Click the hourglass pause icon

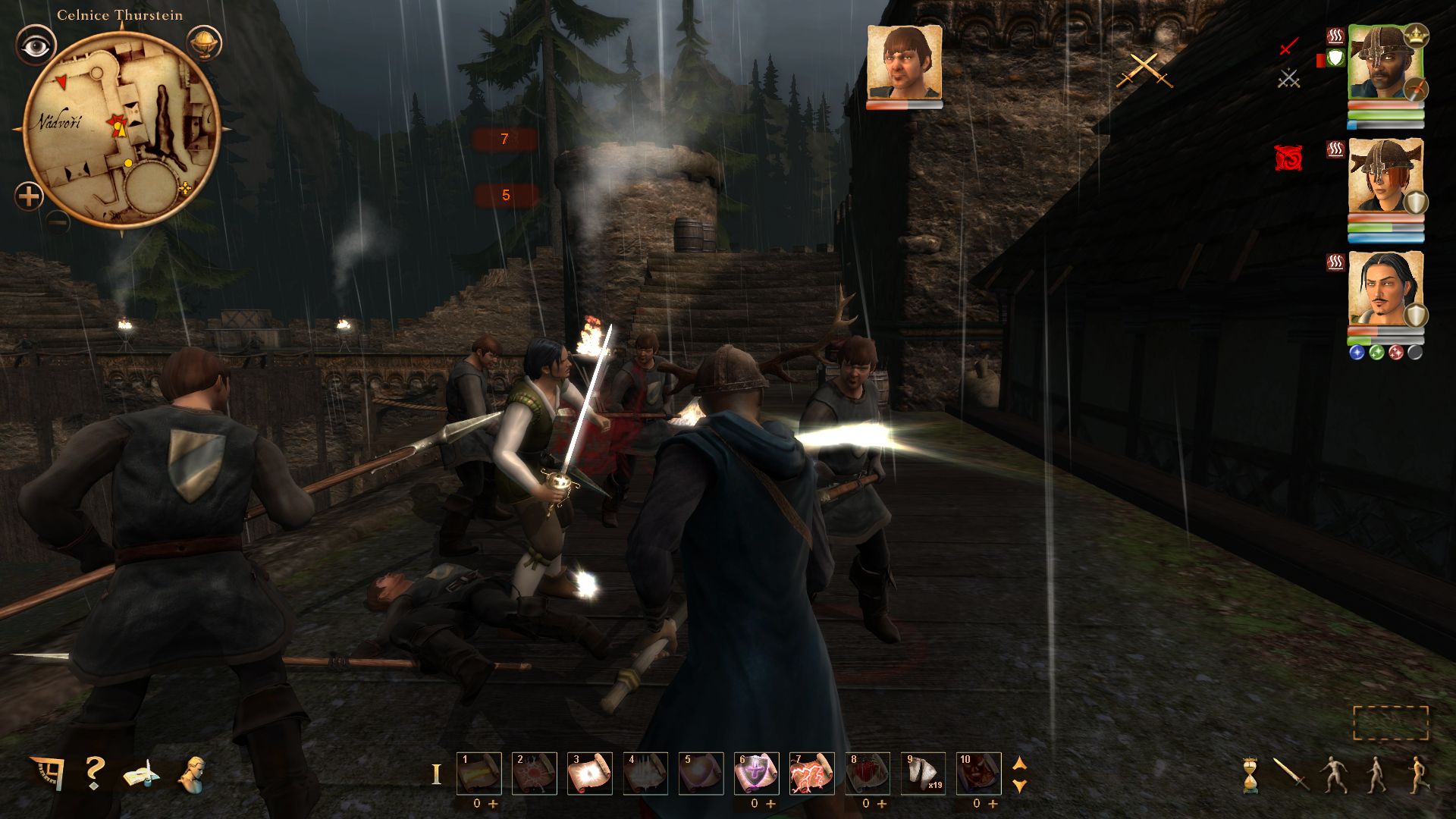click(1250, 775)
